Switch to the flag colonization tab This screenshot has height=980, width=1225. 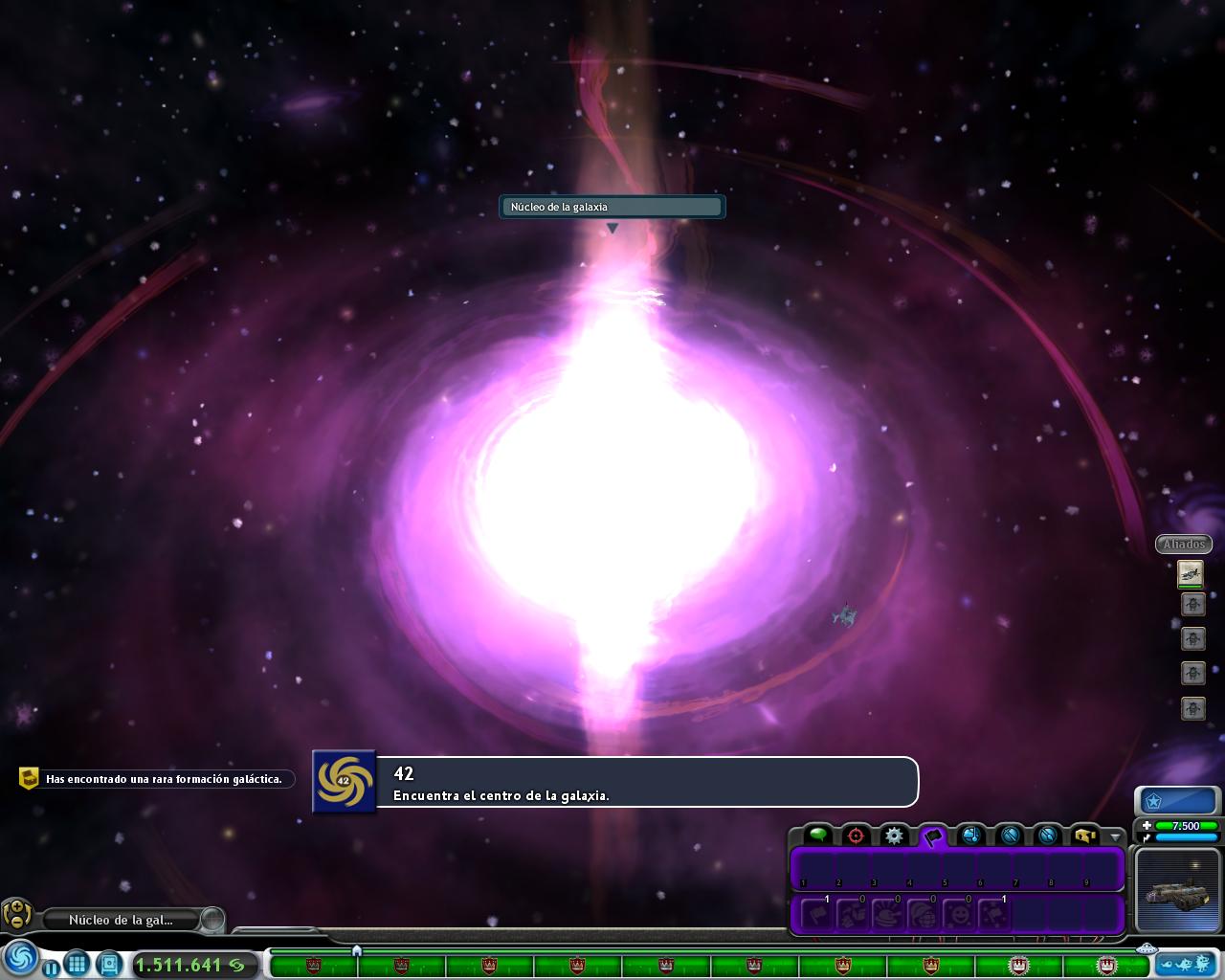coord(932,835)
